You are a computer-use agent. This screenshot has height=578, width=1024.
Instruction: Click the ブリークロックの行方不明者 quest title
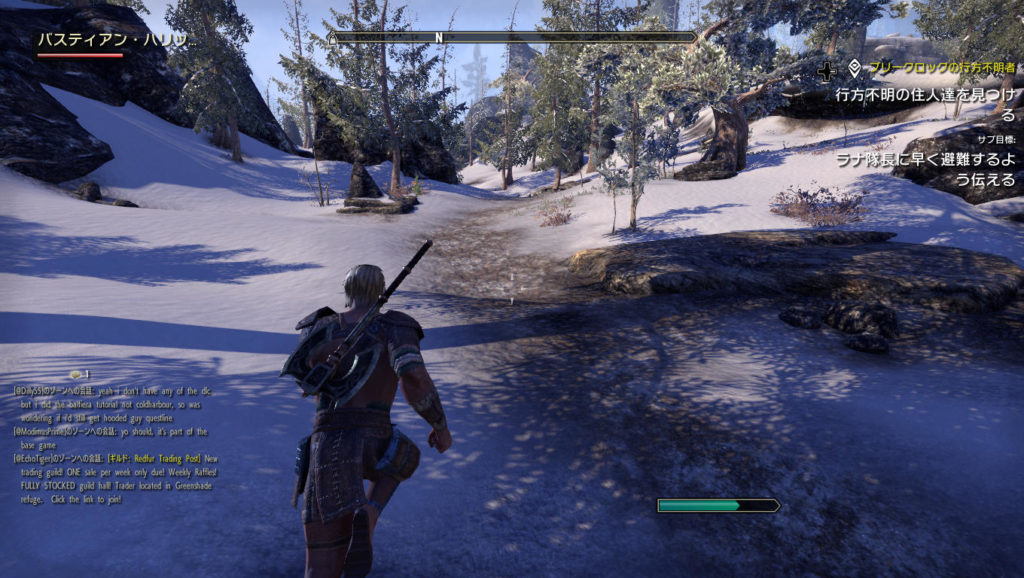tap(941, 69)
